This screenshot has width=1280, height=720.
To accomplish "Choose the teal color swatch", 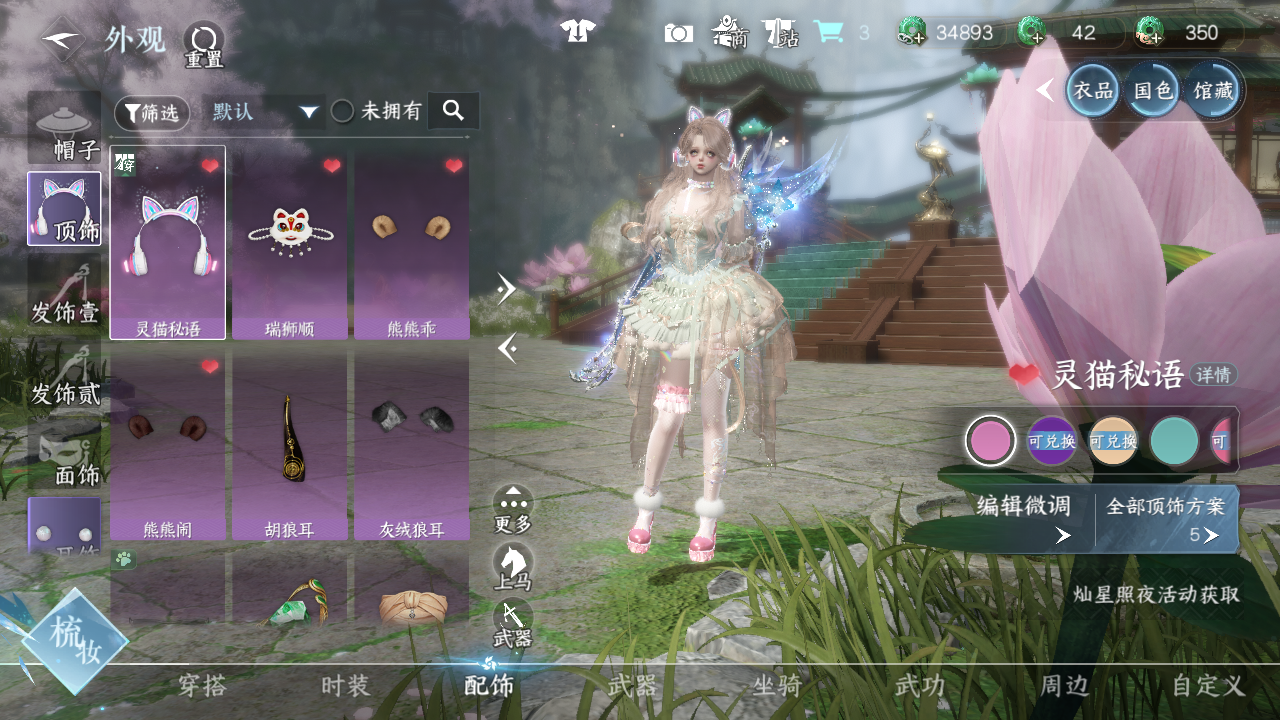I will coord(1174,441).
